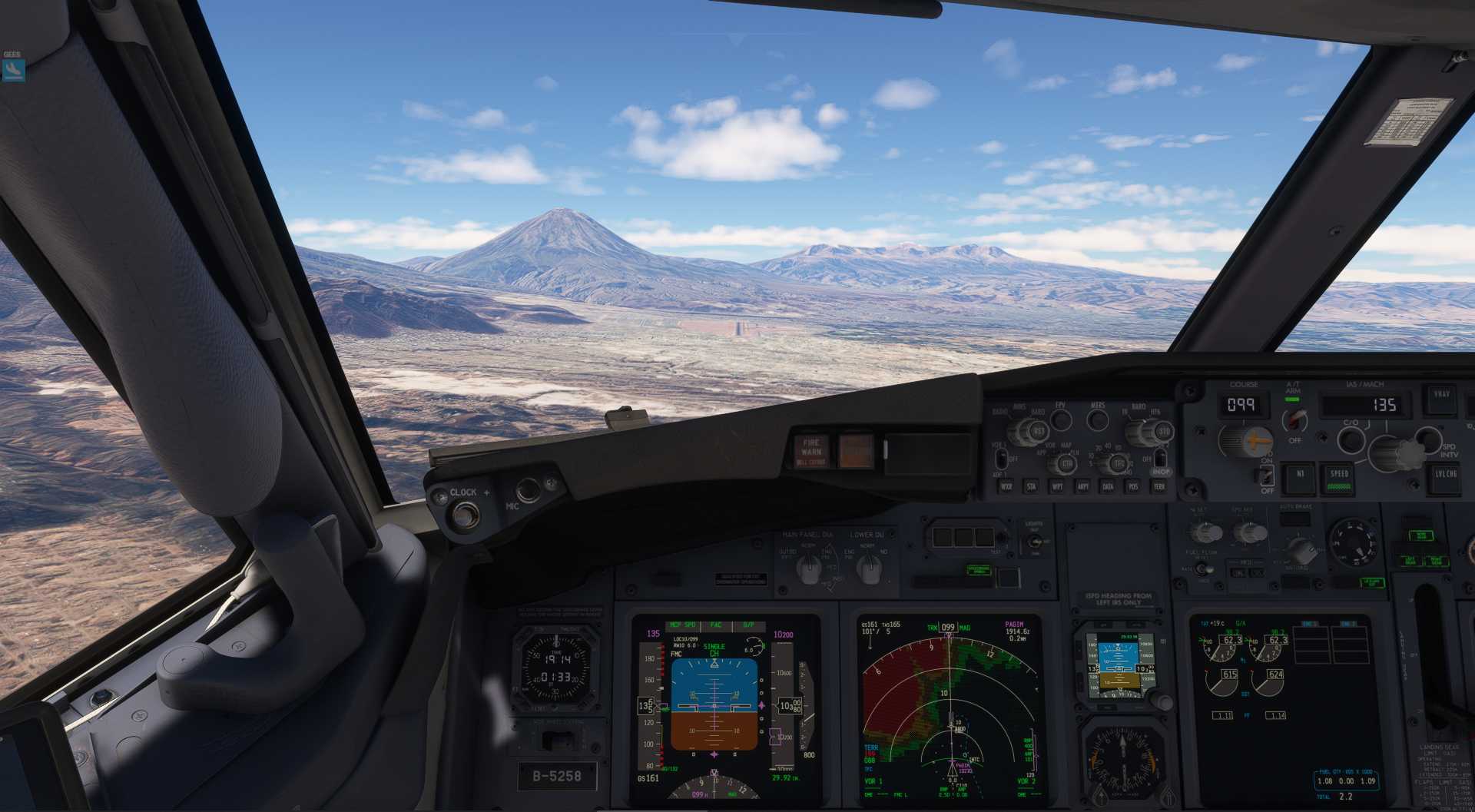Push the MTRS meters button
The image size is (1475, 812).
[1098, 419]
